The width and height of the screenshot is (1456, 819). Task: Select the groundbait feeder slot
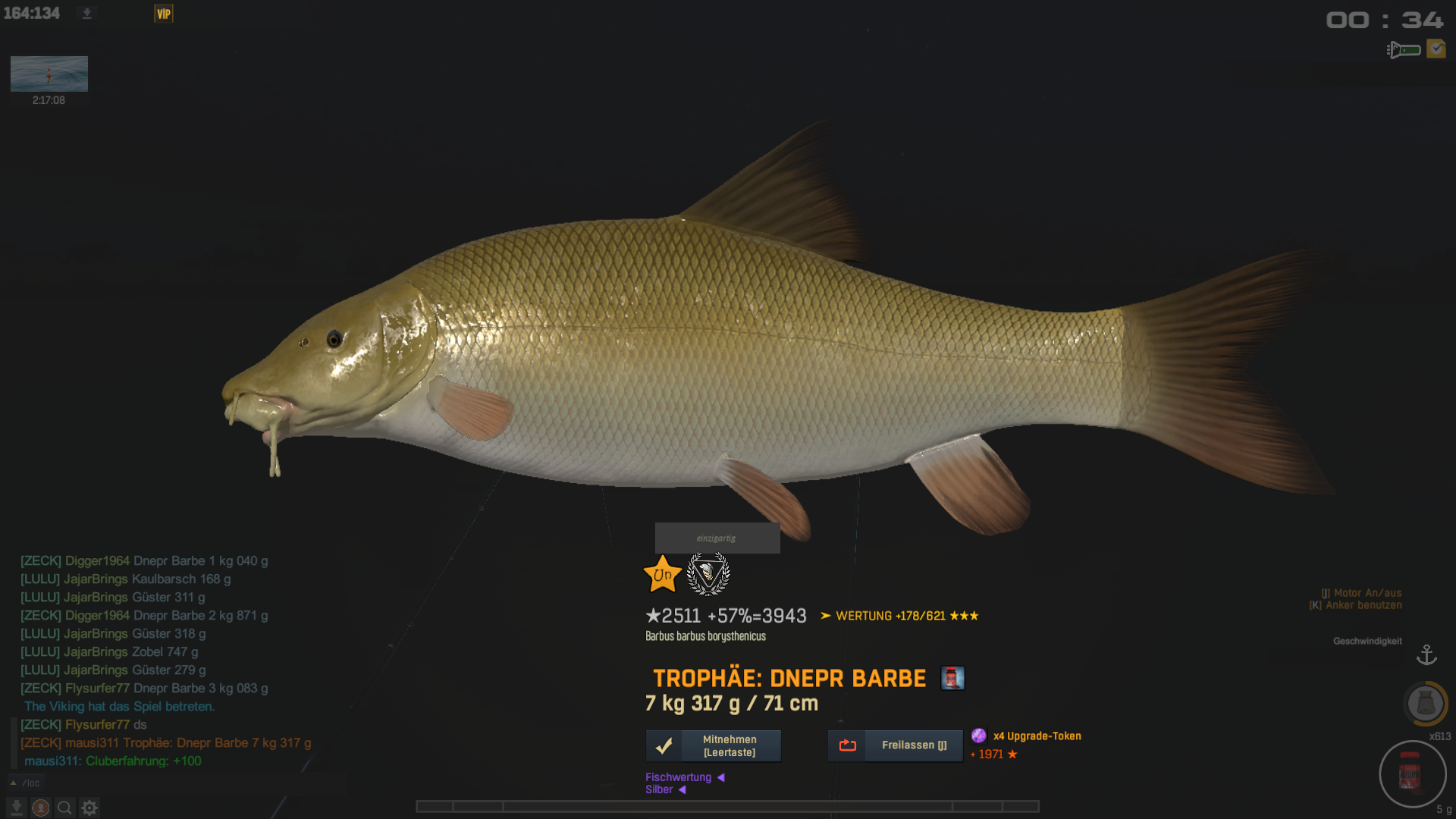(1425, 703)
